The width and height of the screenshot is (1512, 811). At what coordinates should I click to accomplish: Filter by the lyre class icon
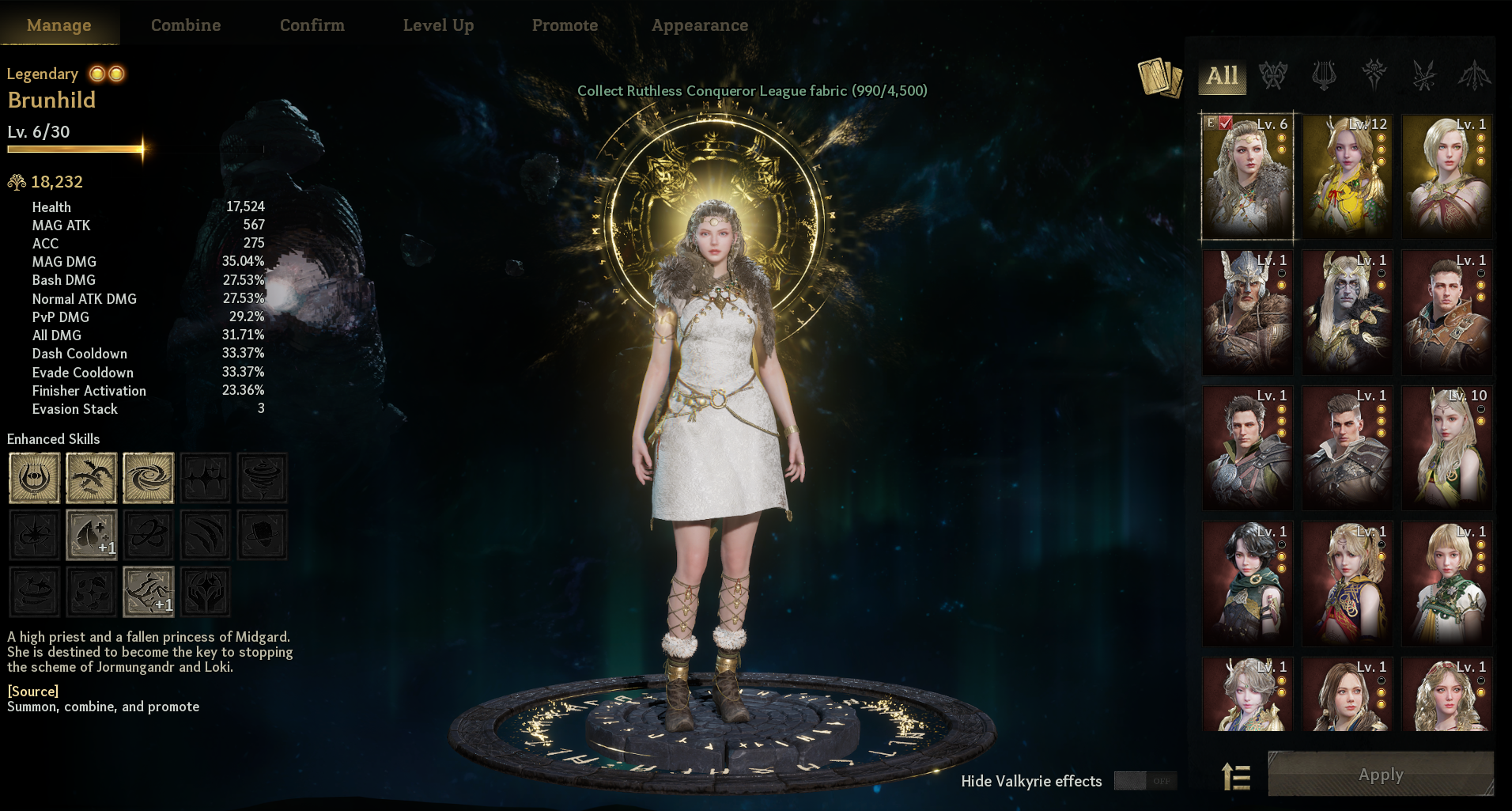tap(1323, 76)
